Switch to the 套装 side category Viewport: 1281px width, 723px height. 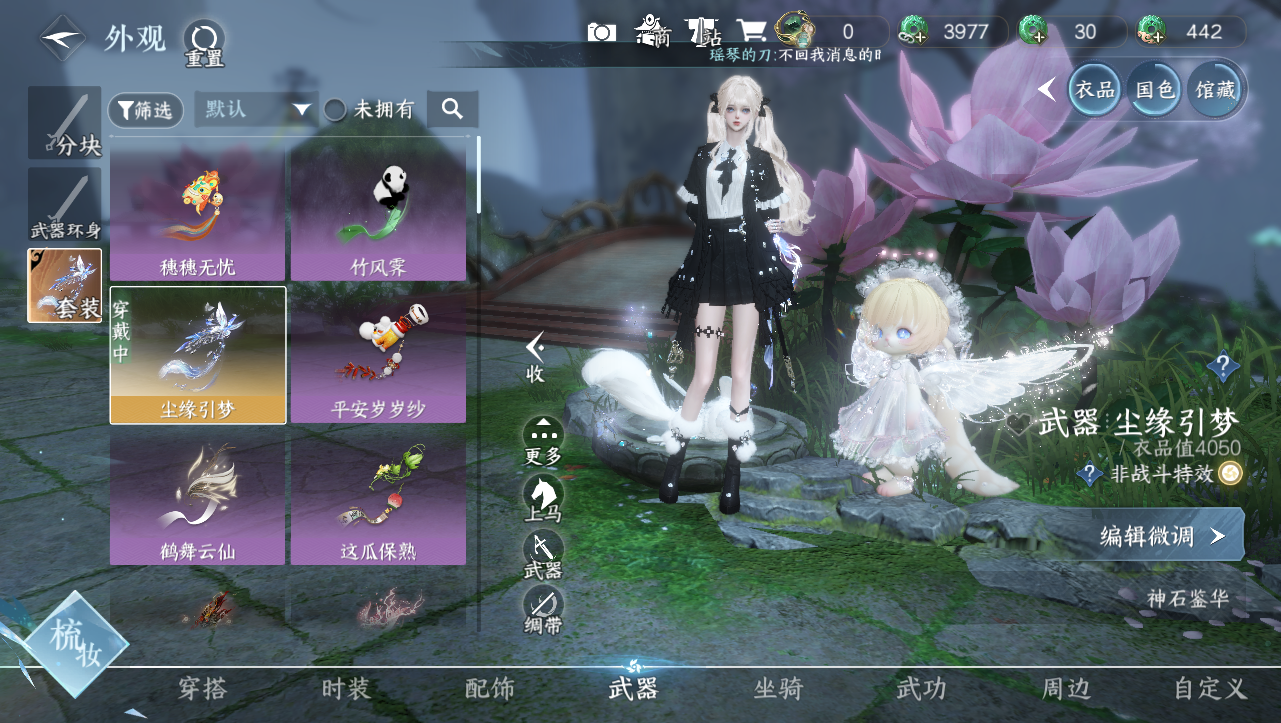(x=65, y=286)
